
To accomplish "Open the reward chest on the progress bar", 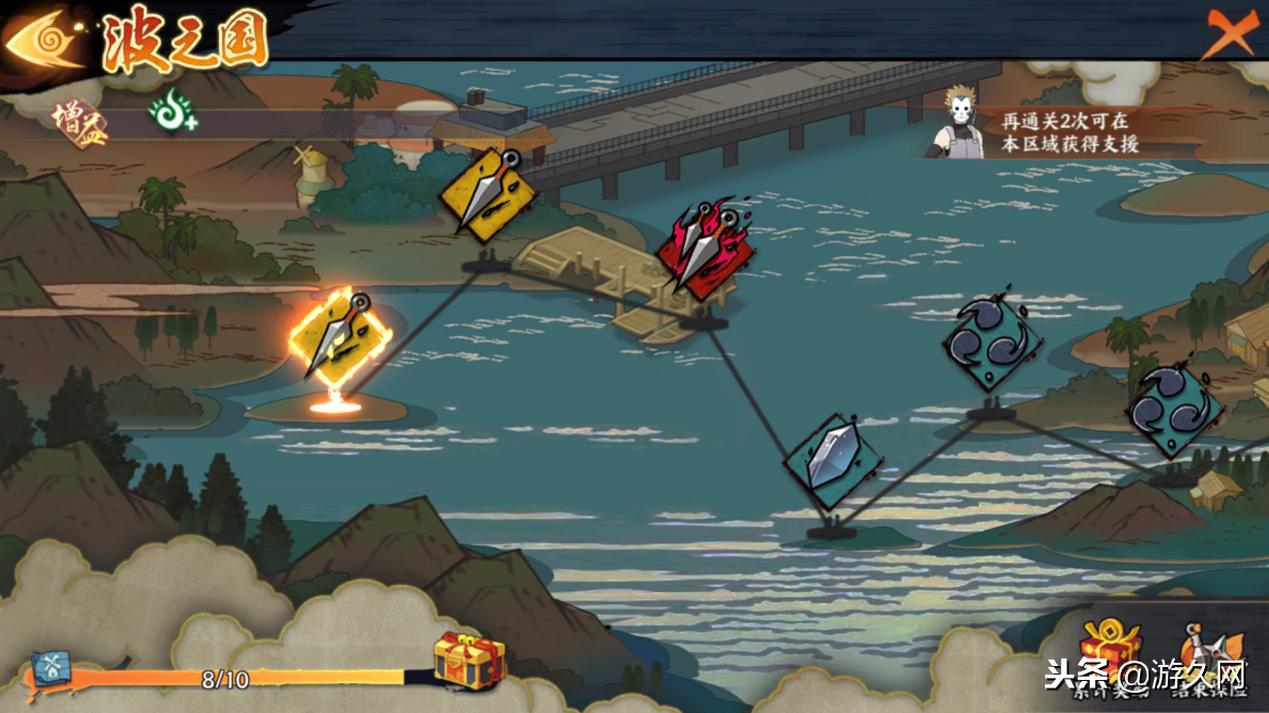I will click(468, 660).
